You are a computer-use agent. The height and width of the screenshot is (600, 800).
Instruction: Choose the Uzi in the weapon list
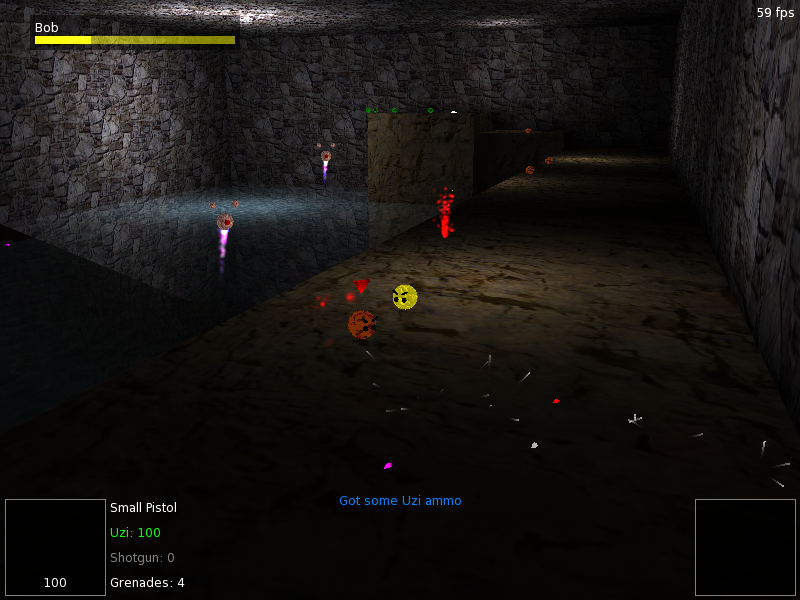(135, 533)
